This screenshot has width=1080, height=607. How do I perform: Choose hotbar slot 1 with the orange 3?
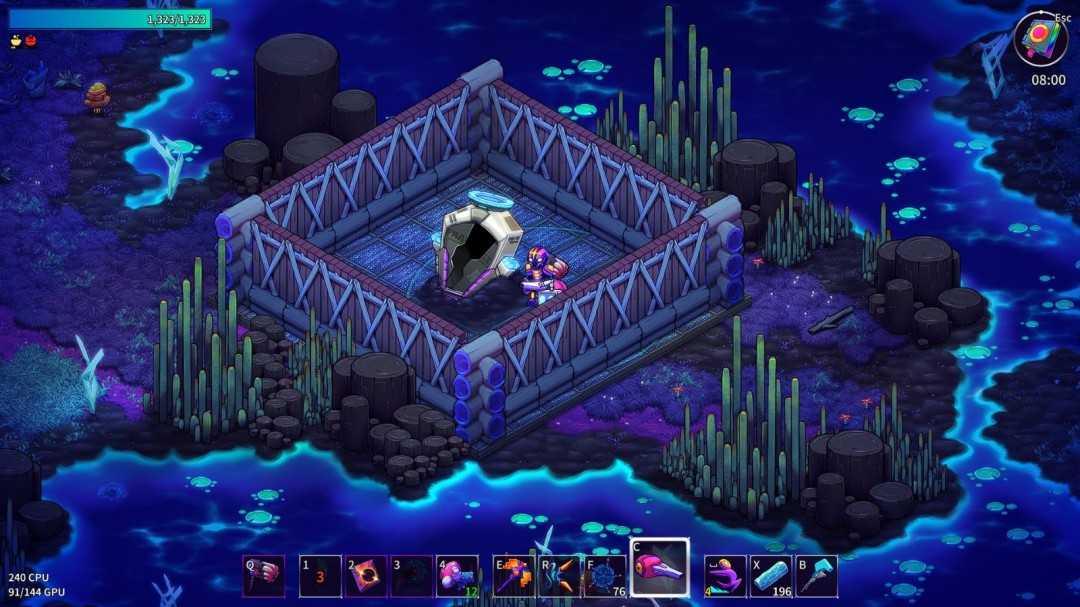(x=320, y=577)
